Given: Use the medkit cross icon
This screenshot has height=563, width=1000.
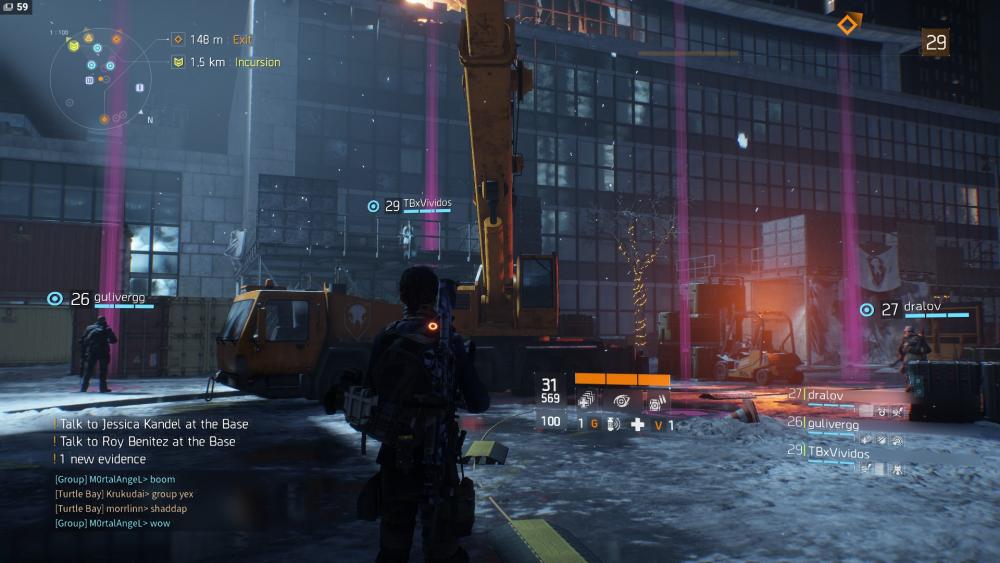Looking at the screenshot, I should (637, 424).
